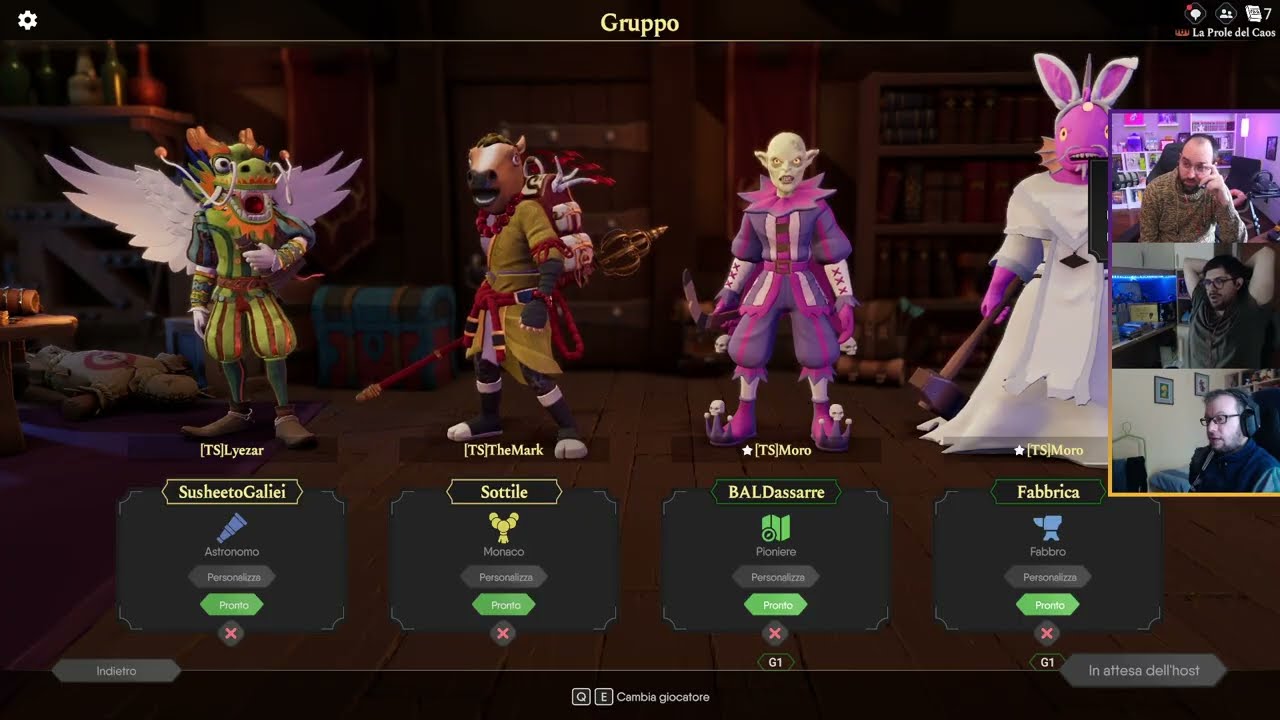The image size is (1280, 720).
Task: Toggle Pronto under Sottile's Monaco class
Action: 505,605
